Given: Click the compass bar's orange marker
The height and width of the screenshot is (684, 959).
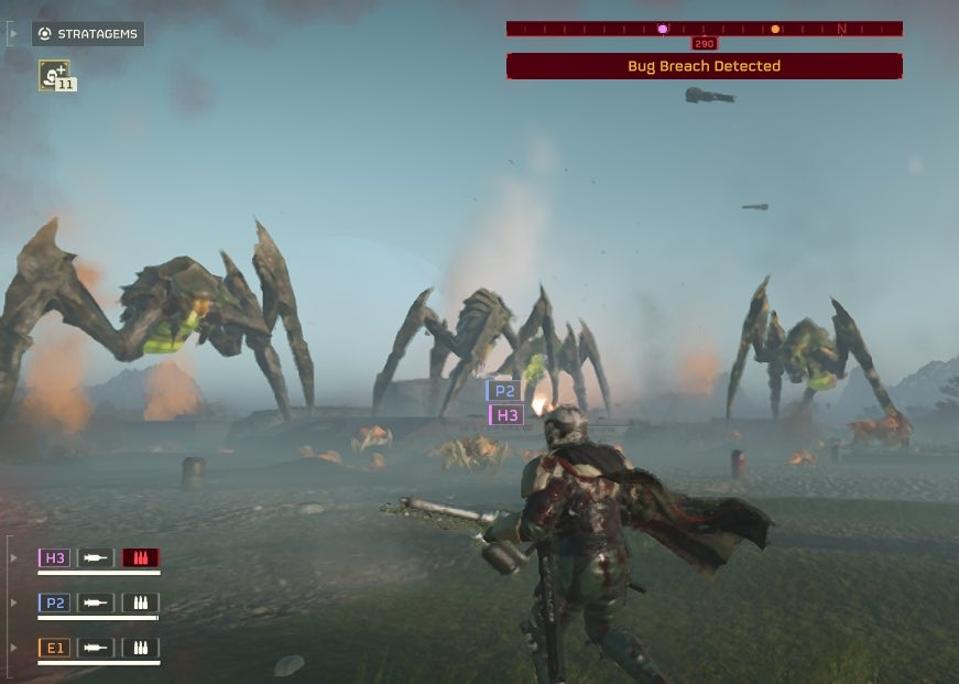Looking at the screenshot, I should (775, 29).
